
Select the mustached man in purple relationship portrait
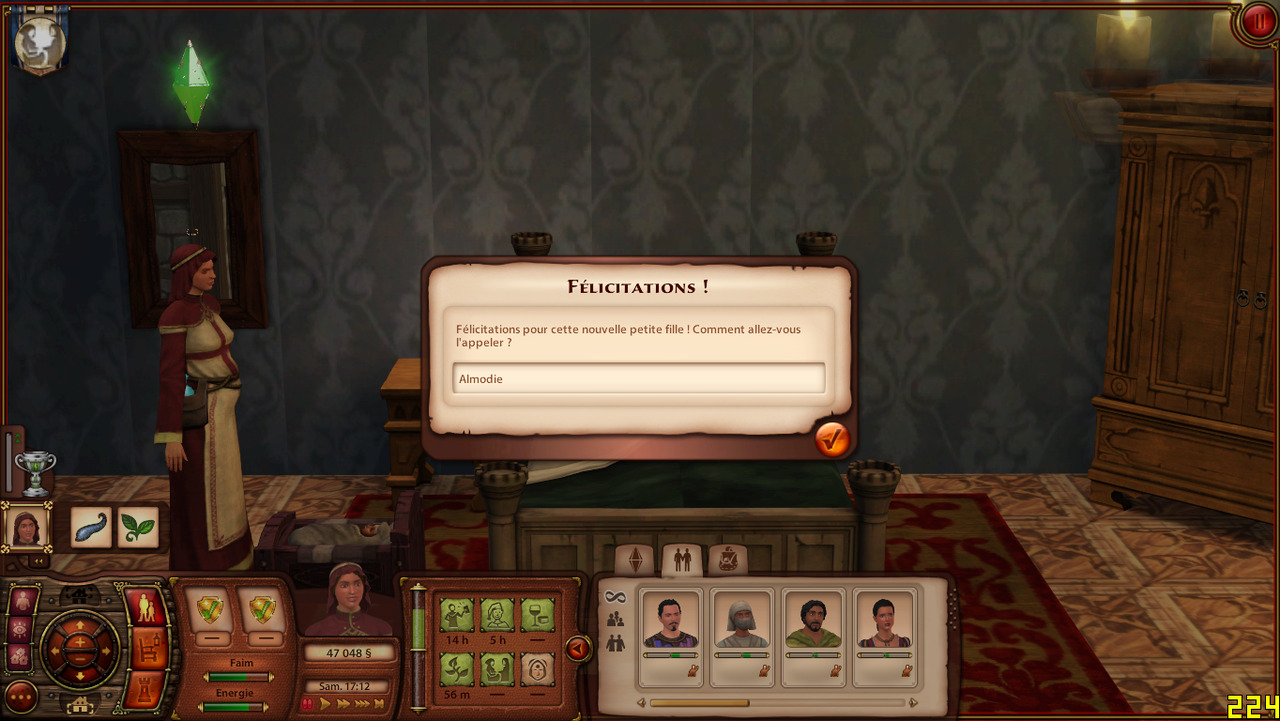coord(670,622)
